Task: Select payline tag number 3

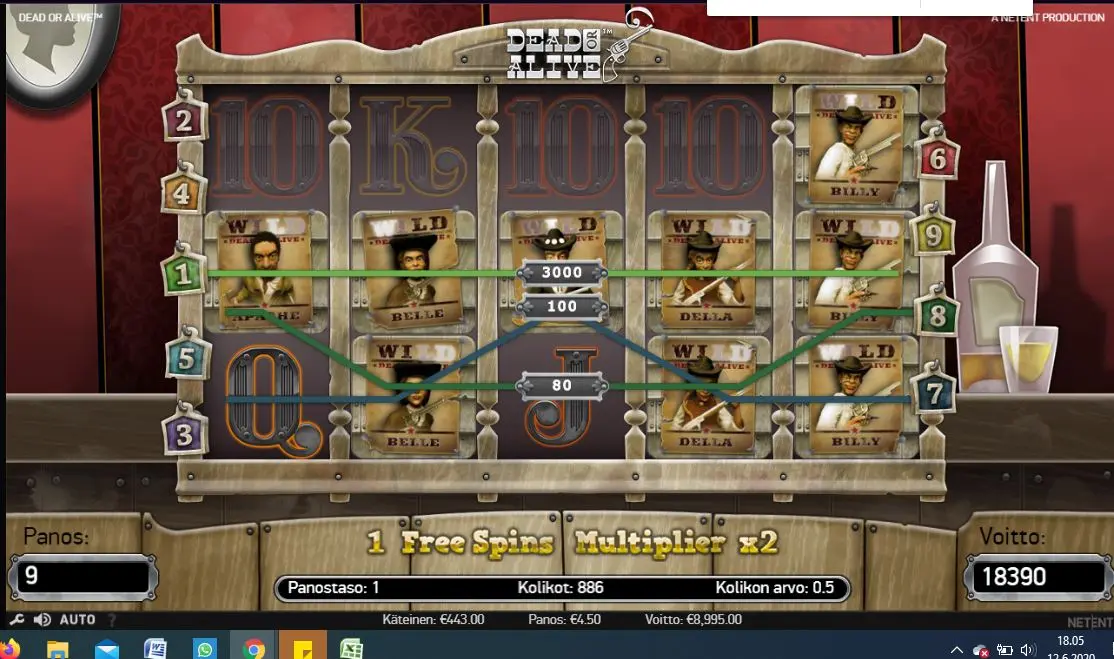Action: pos(185,434)
